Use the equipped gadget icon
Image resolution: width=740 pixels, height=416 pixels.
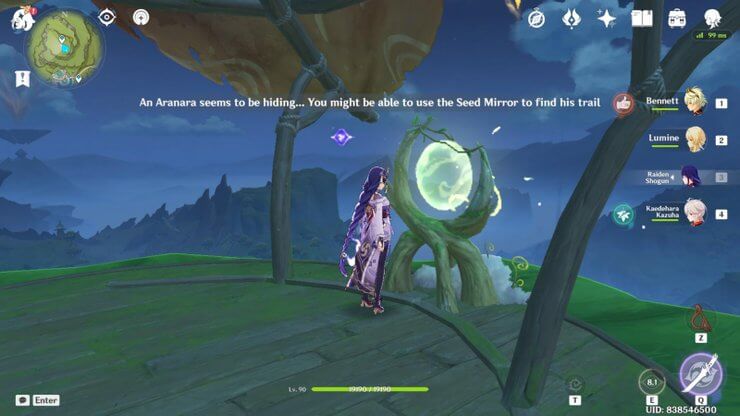point(699,318)
